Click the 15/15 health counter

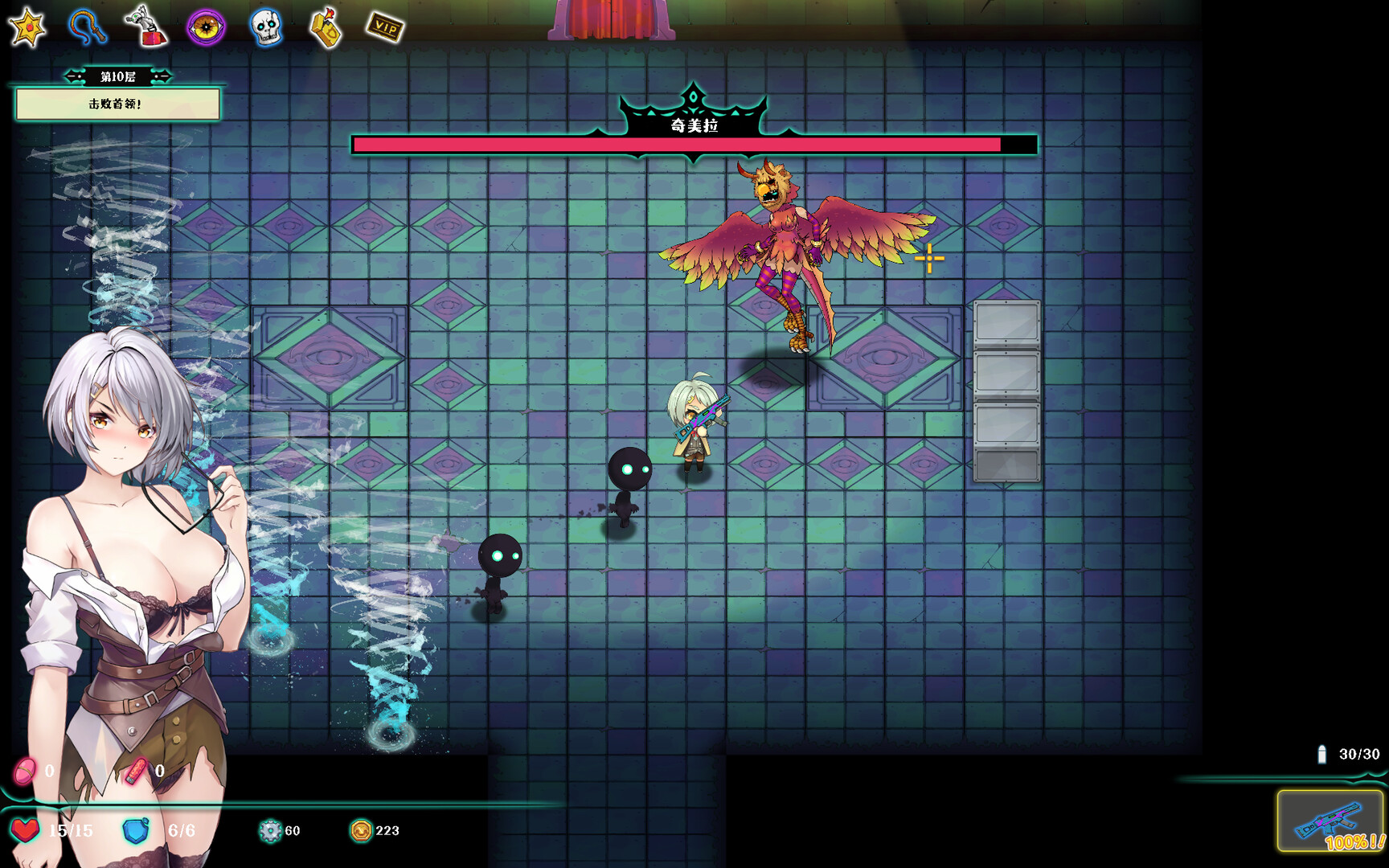point(69,831)
